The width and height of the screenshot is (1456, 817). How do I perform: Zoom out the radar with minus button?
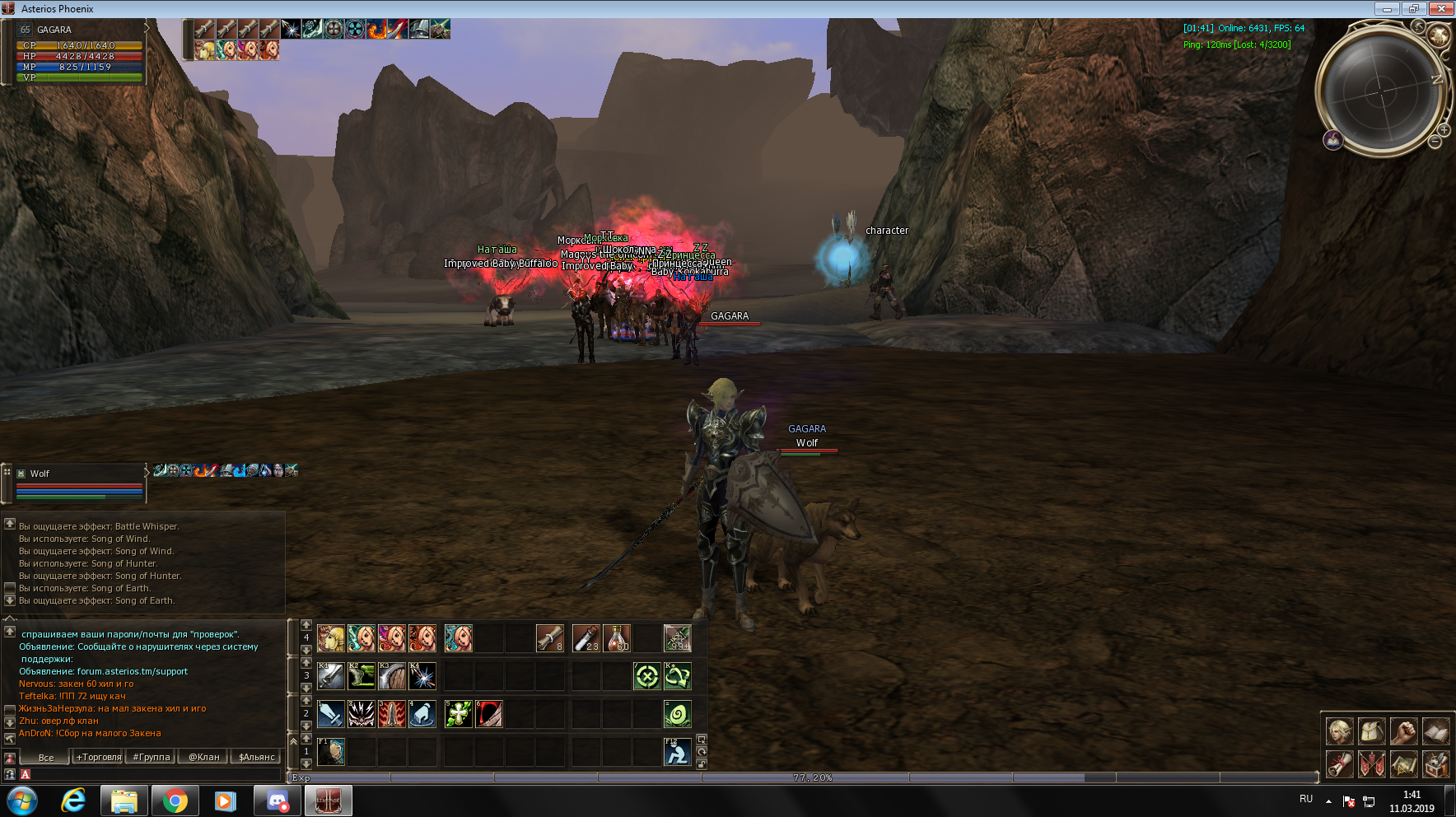pos(1435,142)
